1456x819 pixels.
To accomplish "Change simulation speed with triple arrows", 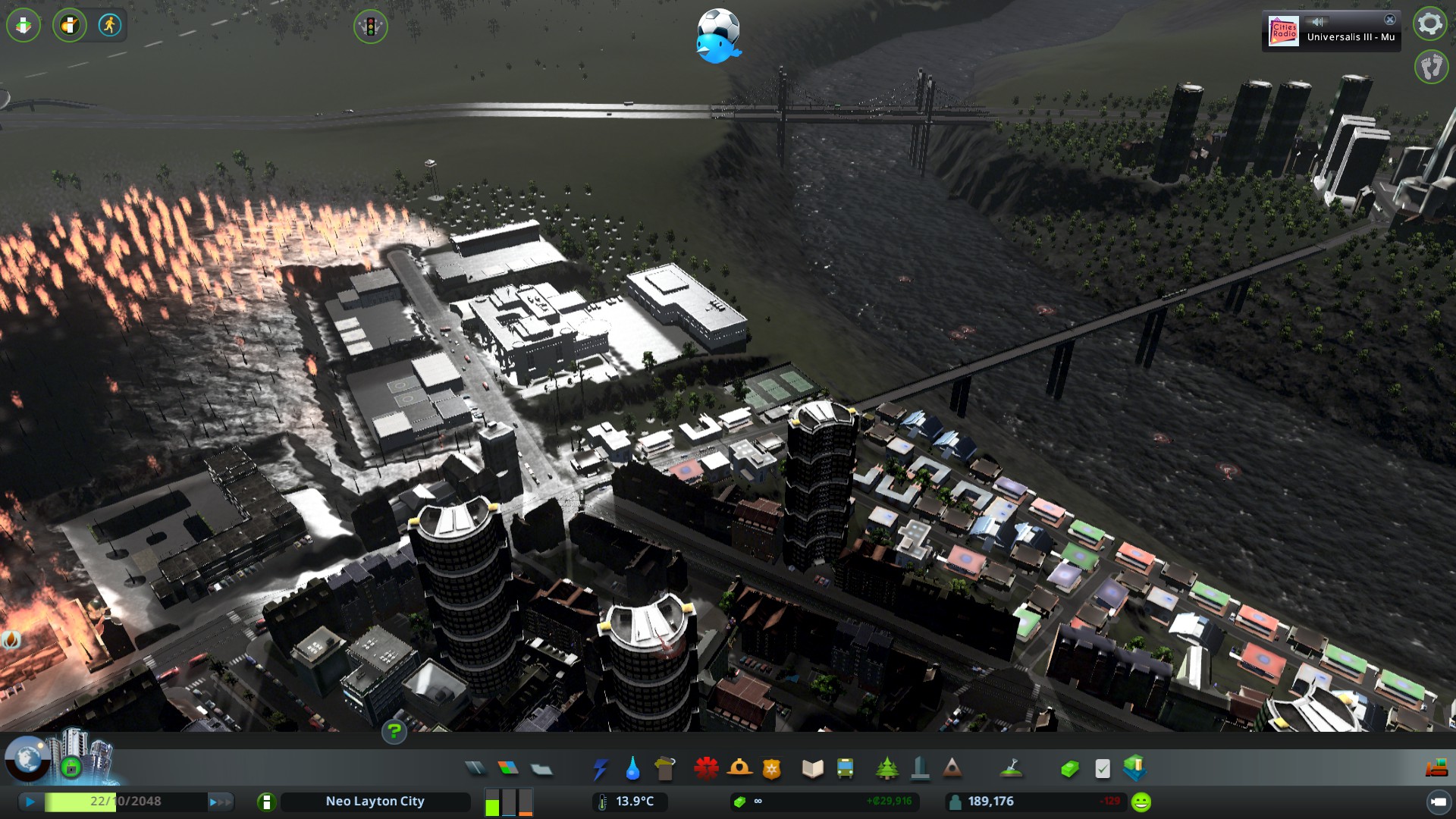I will coord(220,802).
